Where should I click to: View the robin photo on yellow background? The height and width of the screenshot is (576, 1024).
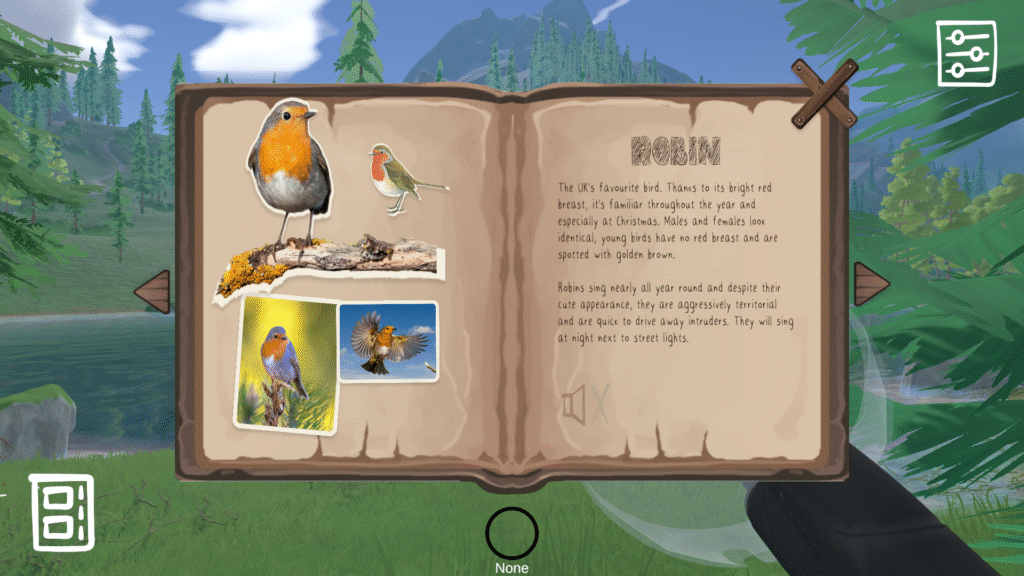285,365
